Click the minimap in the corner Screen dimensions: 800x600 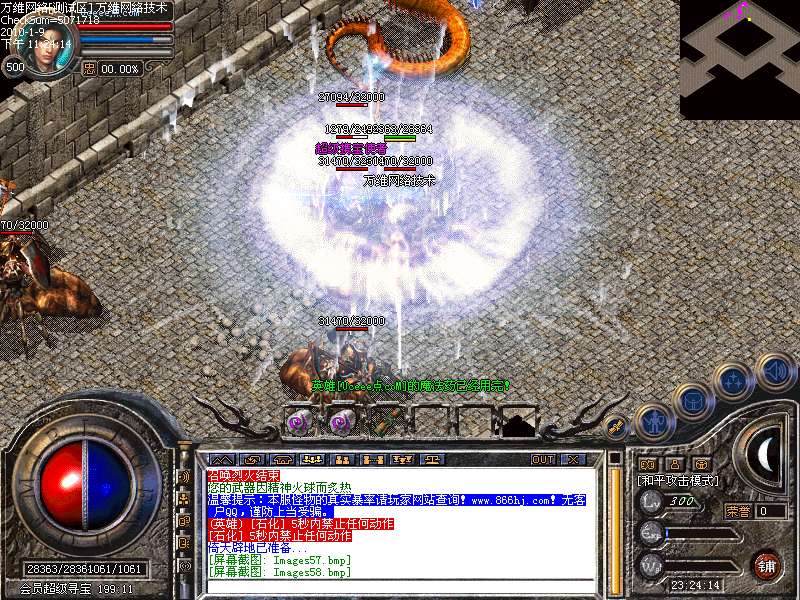(740, 59)
